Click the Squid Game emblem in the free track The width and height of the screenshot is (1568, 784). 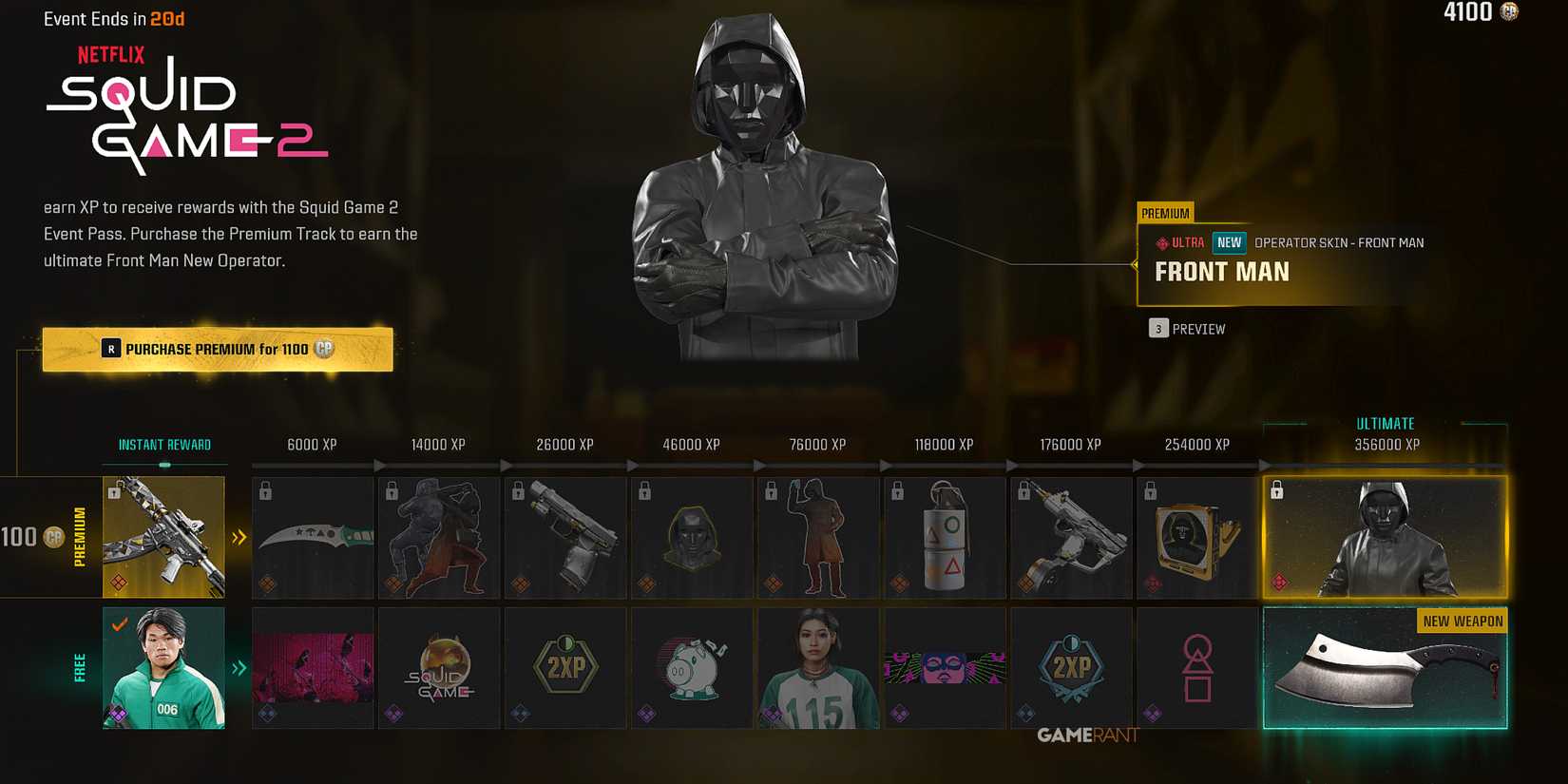point(438,667)
